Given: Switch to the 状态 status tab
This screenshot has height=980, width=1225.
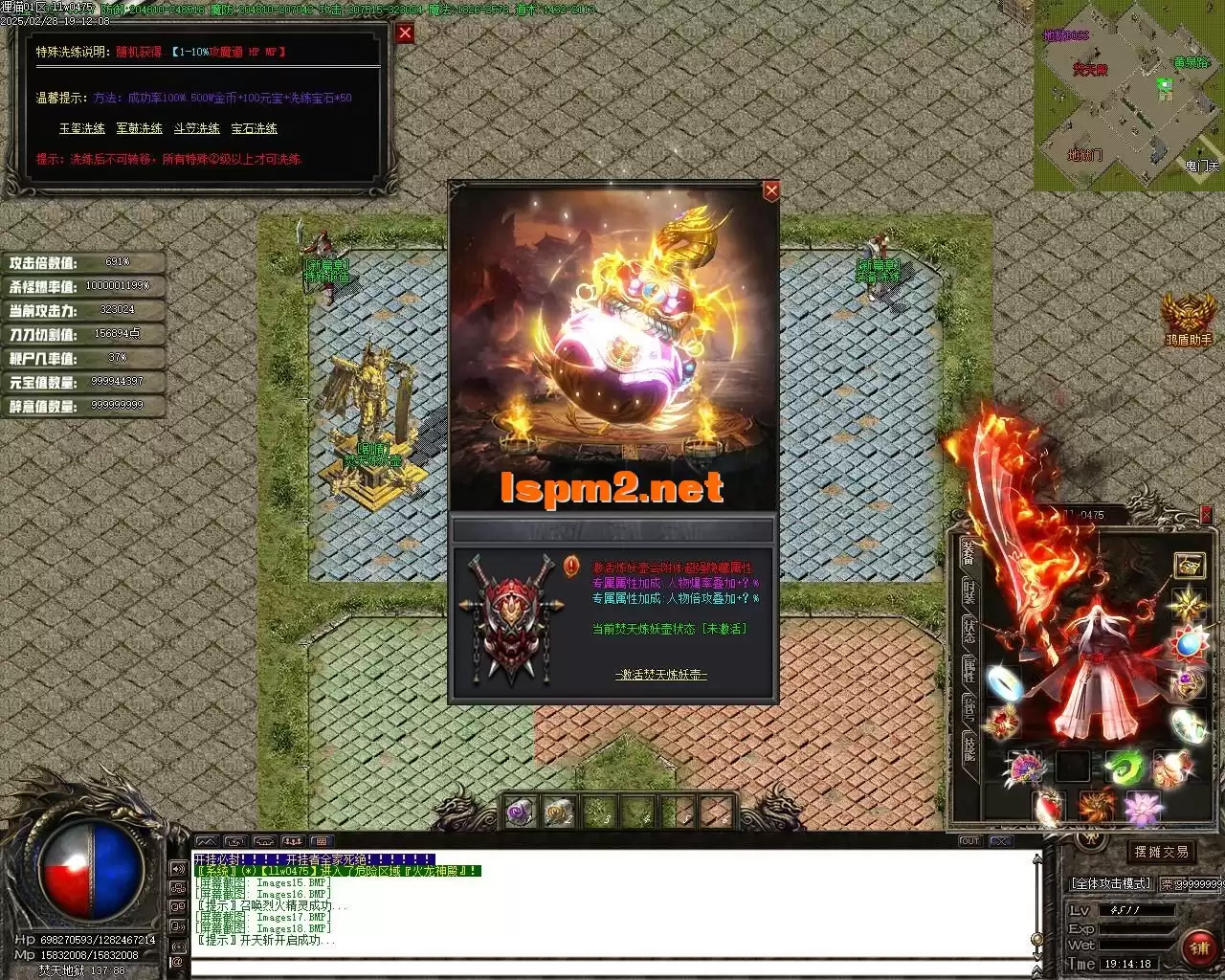Looking at the screenshot, I should pyautogui.click(x=969, y=631).
